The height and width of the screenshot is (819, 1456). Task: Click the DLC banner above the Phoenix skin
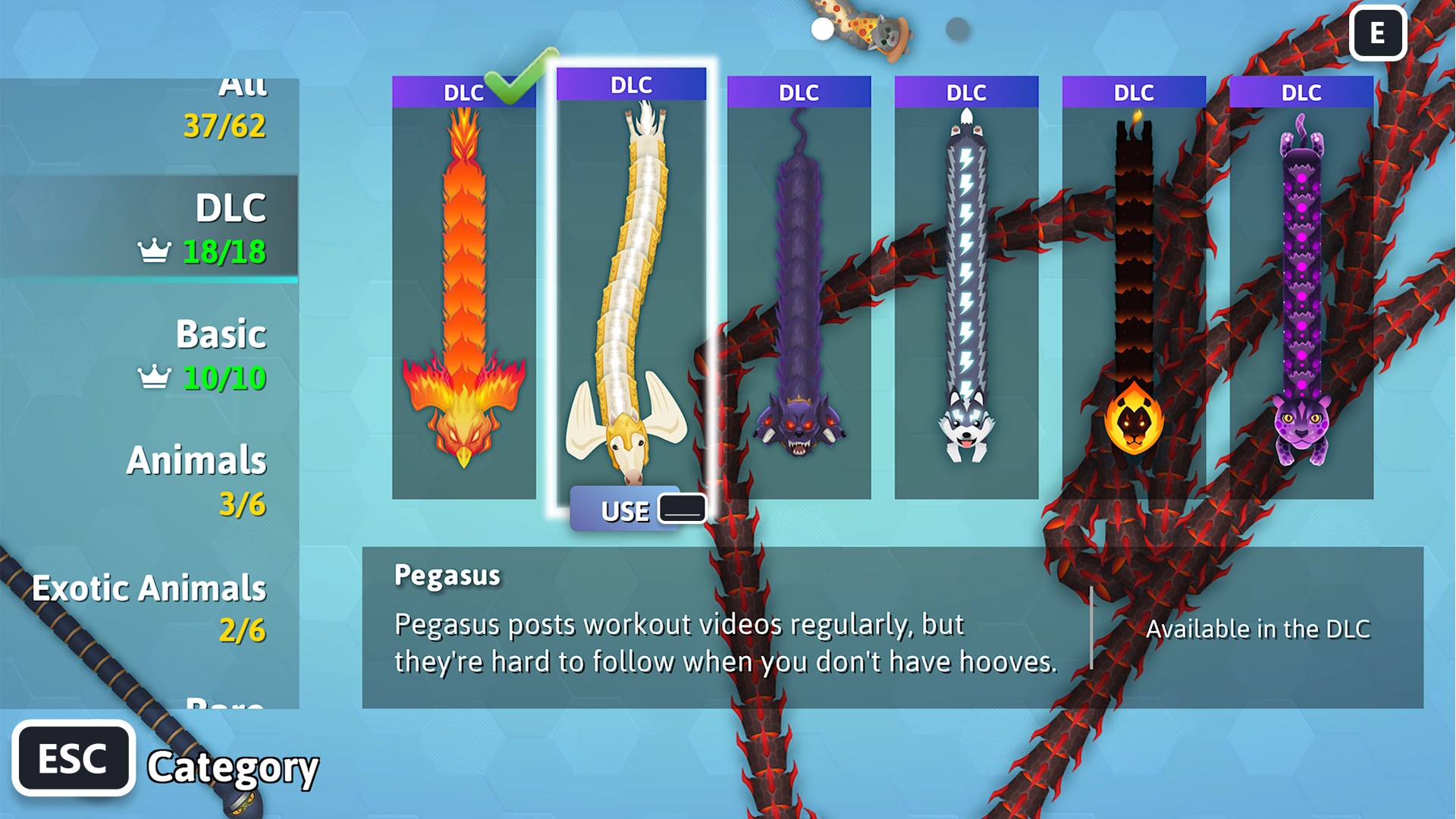(463, 93)
